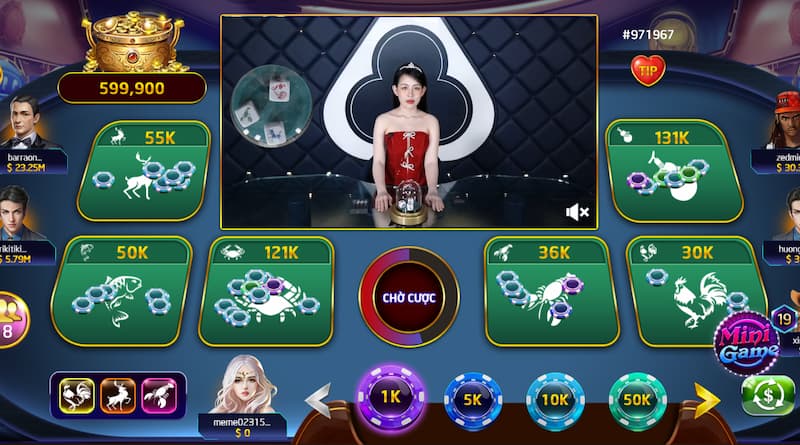Send a TIP with the heart button
800x445 pixels.
coord(648,70)
